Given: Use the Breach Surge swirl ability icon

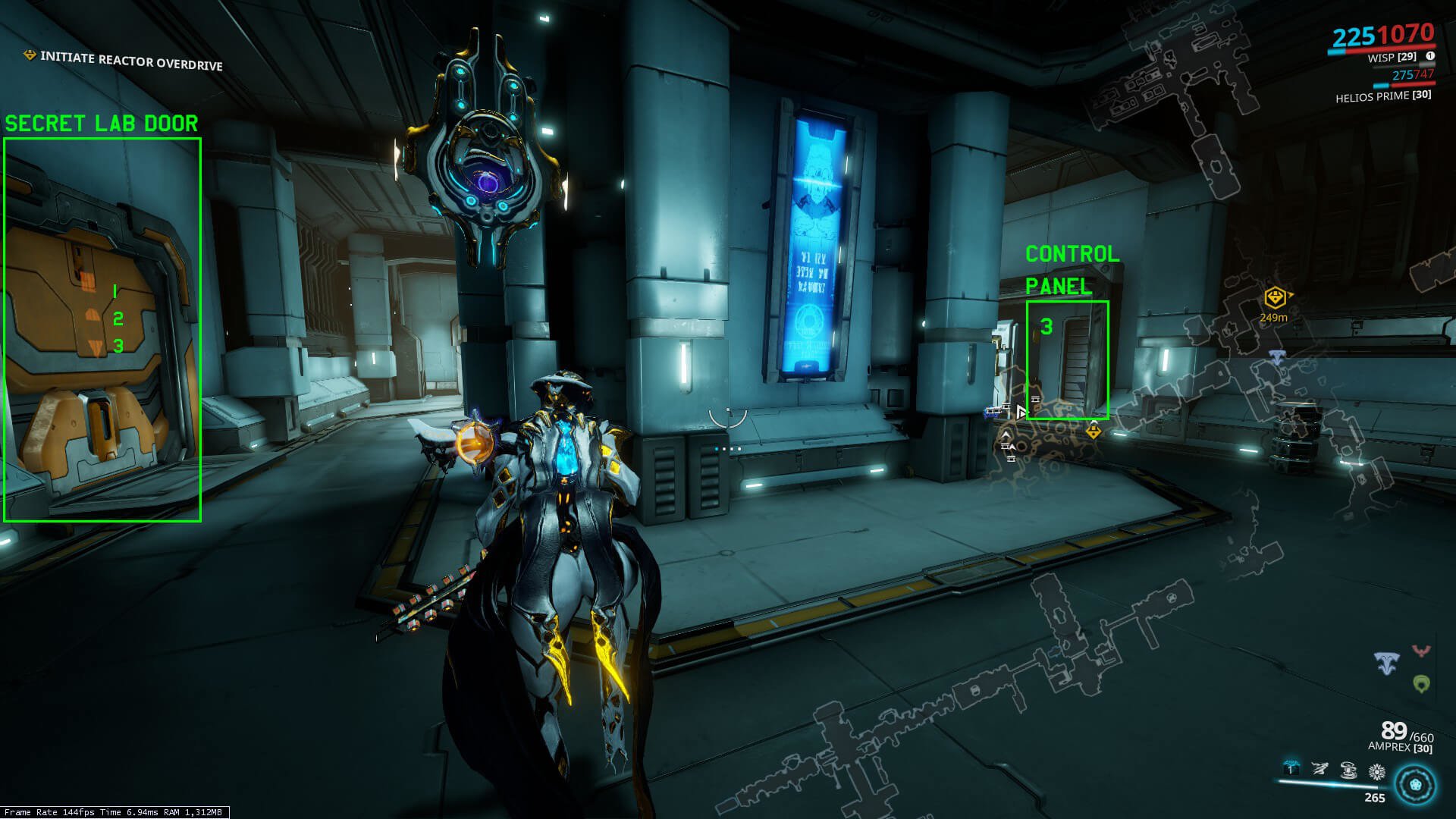Looking at the screenshot, I should tap(1348, 770).
